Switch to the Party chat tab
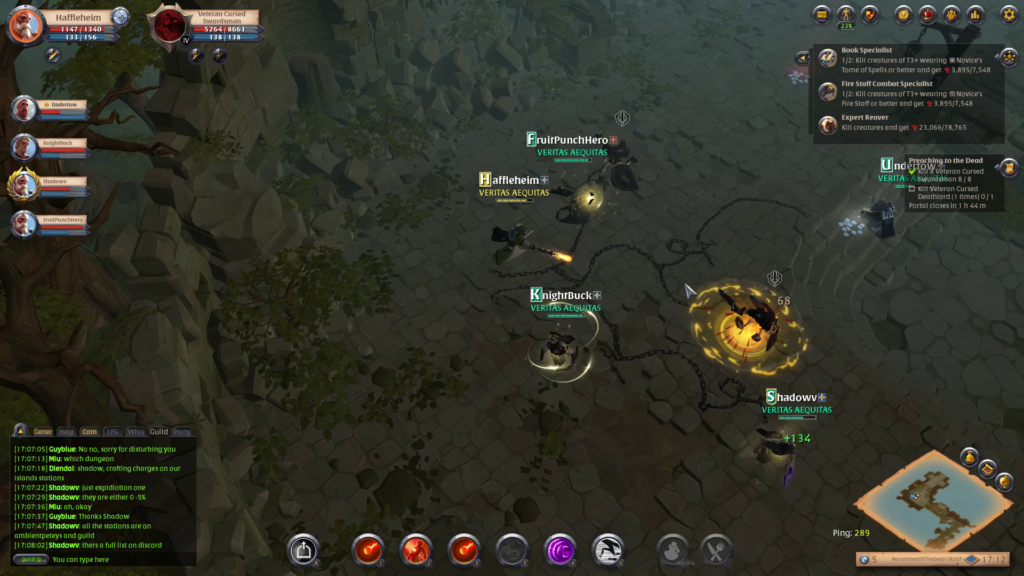Screen dimensions: 1024x576 (x=182, y=432)
